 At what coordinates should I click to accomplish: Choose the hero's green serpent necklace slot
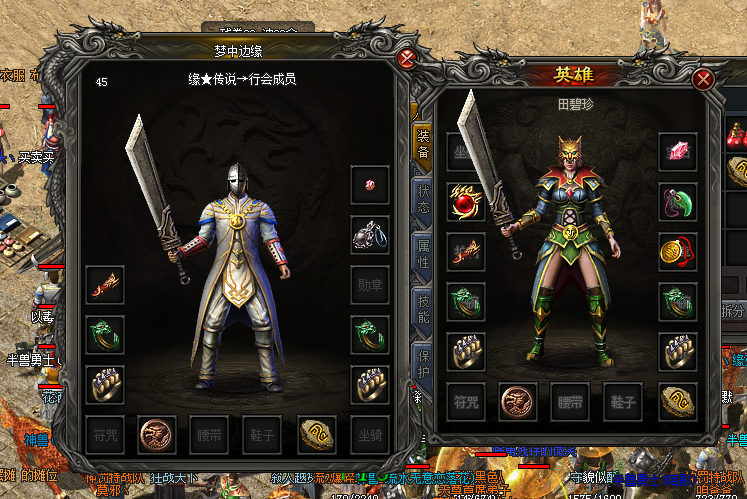(677, 201)
